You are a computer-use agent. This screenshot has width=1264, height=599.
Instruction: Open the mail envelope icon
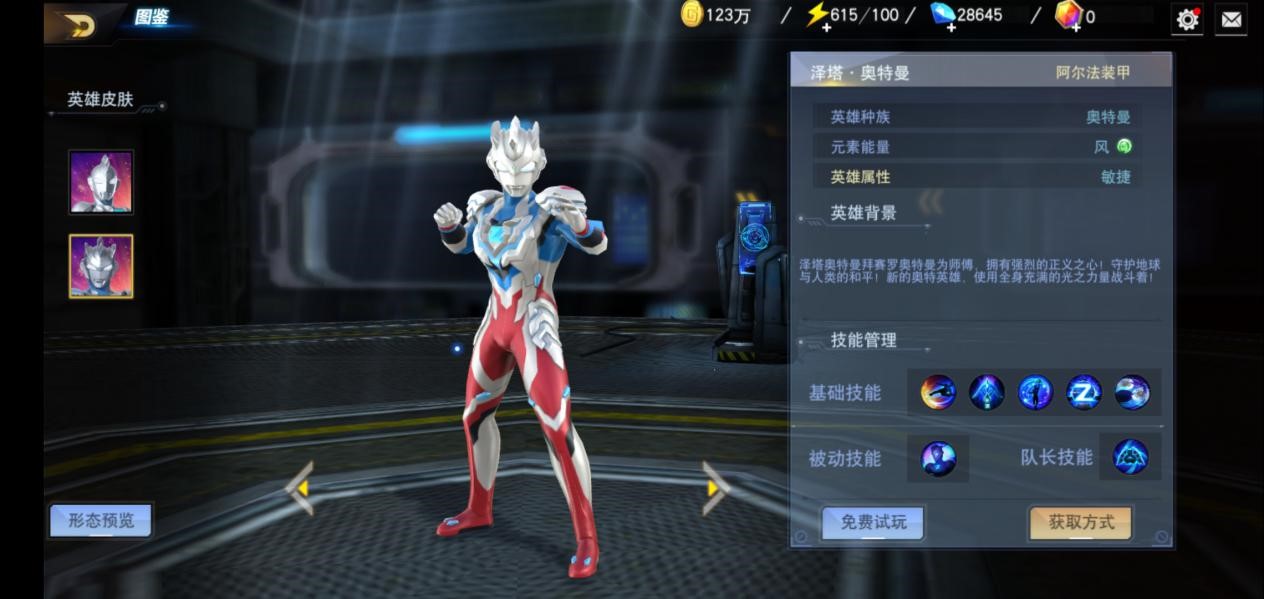pyautogui.click(x=1230, y=19)
